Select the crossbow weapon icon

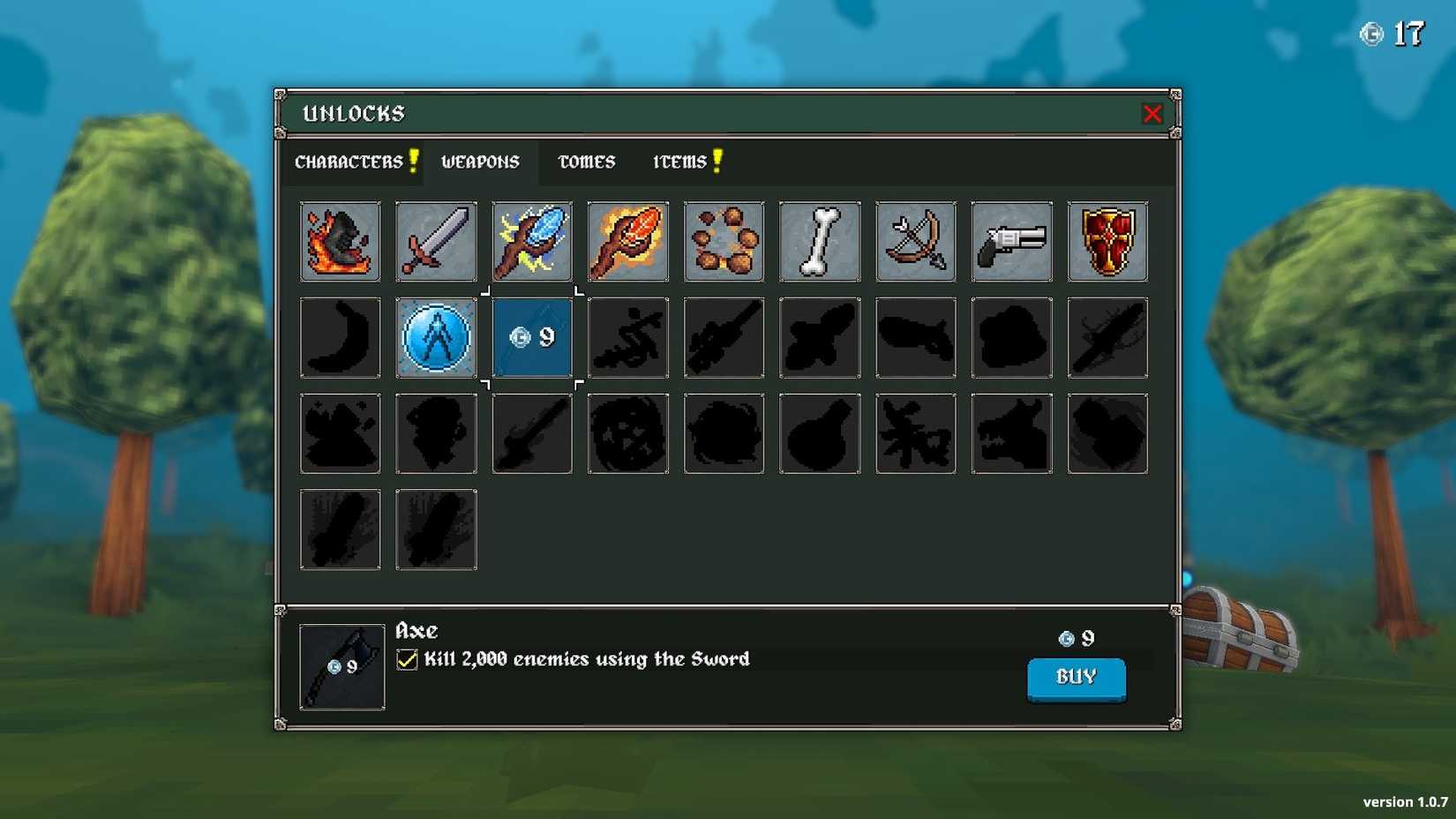915,241
